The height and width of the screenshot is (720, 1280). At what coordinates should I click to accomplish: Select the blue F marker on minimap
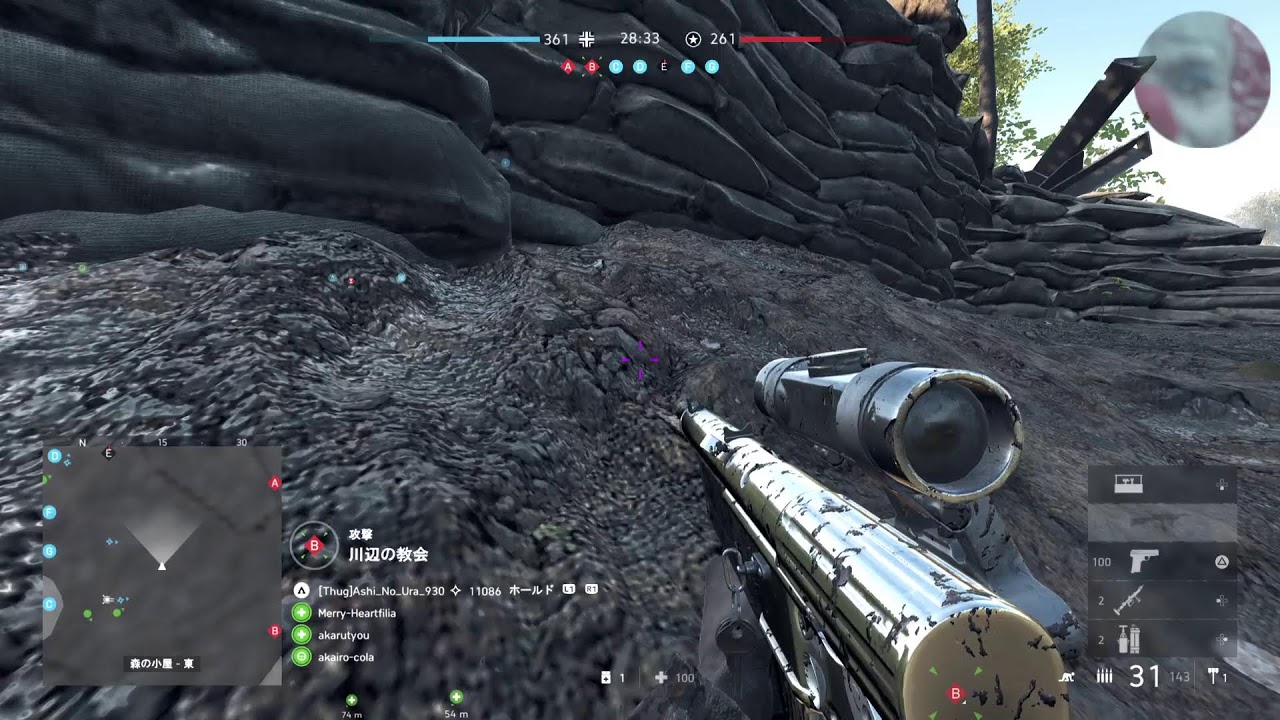49,512
